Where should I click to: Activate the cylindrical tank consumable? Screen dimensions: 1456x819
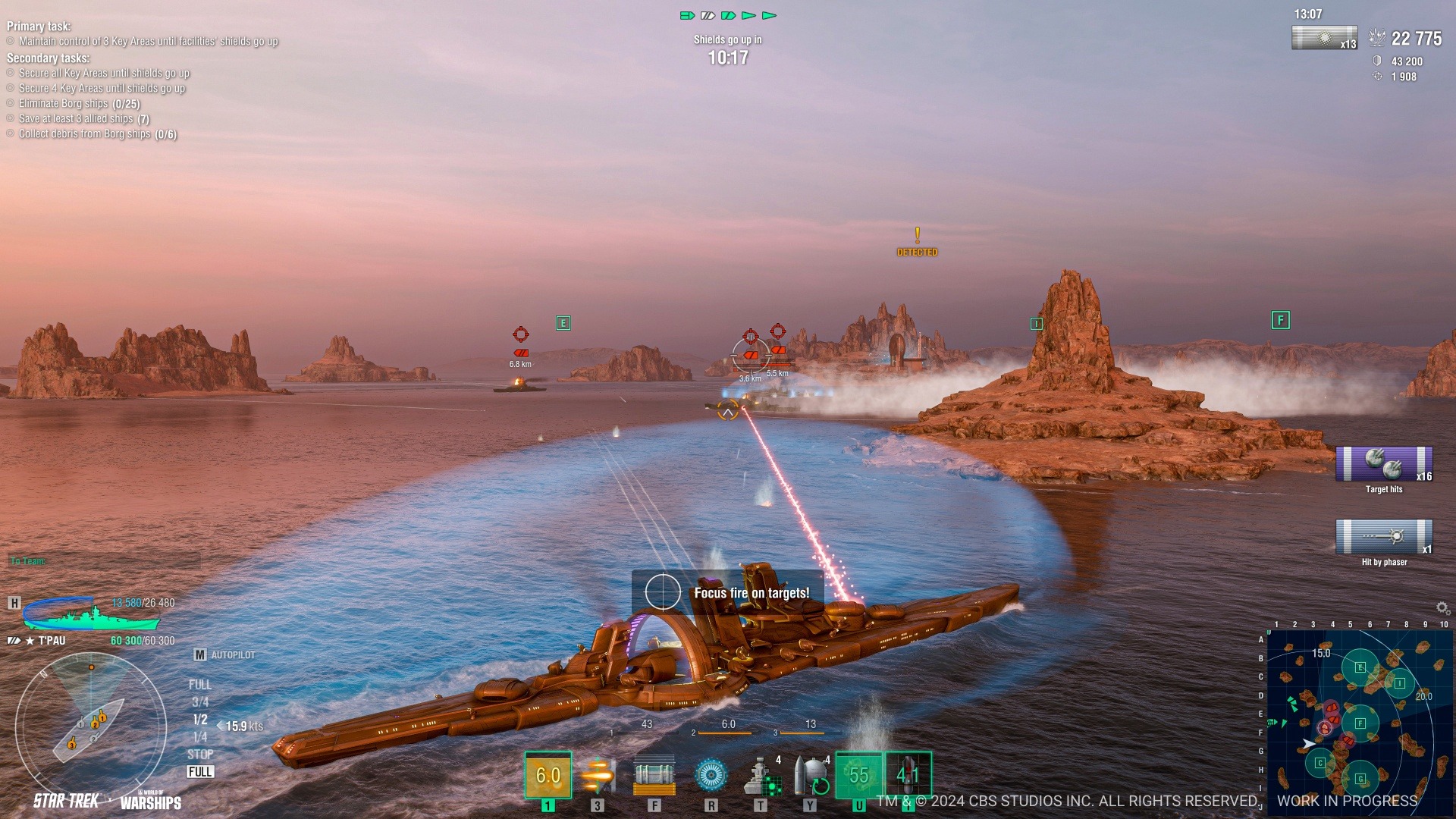(654, 775)
